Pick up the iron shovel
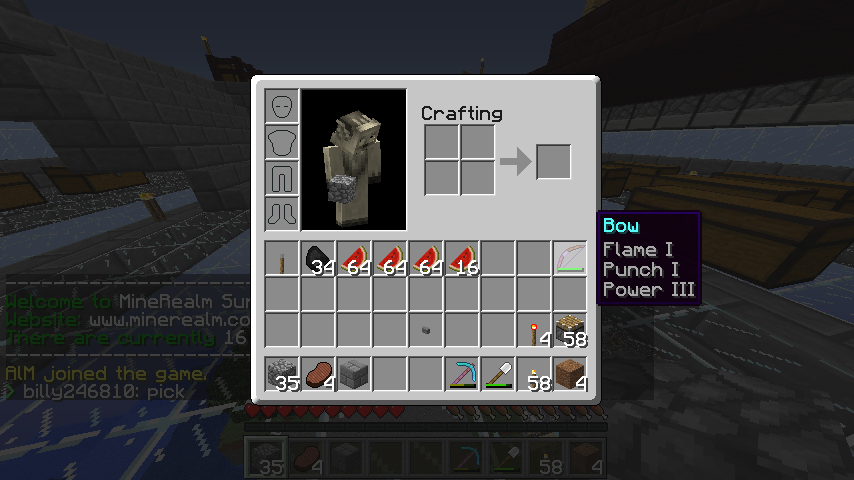This screenshot has width=854, height=480. tap(498, 374)
